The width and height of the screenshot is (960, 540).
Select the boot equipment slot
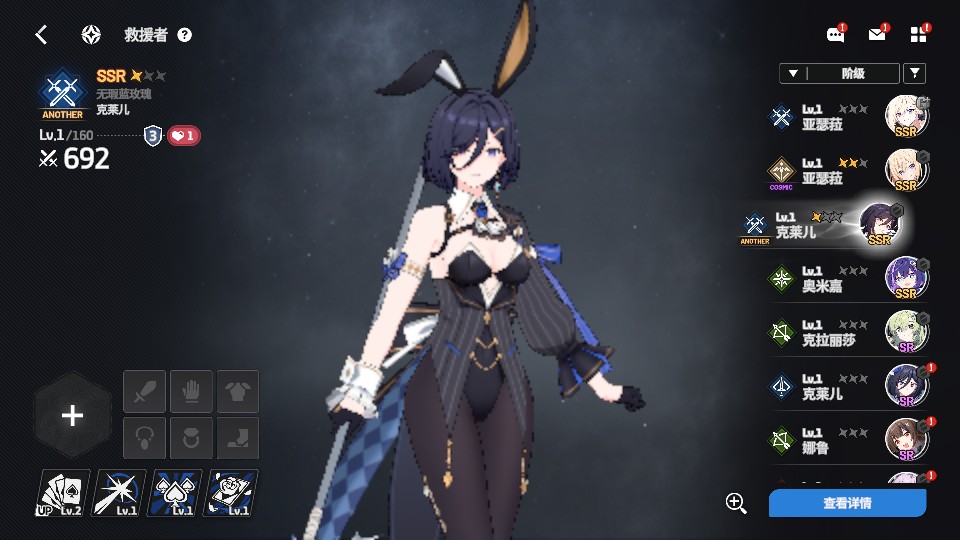237,438
